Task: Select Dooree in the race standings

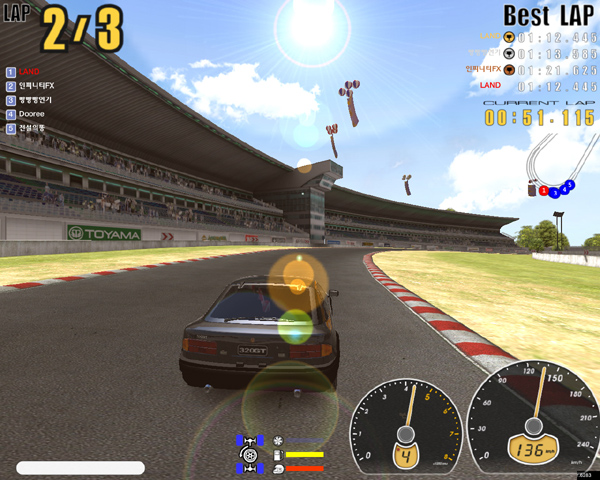Action: (x=32, y=114)
